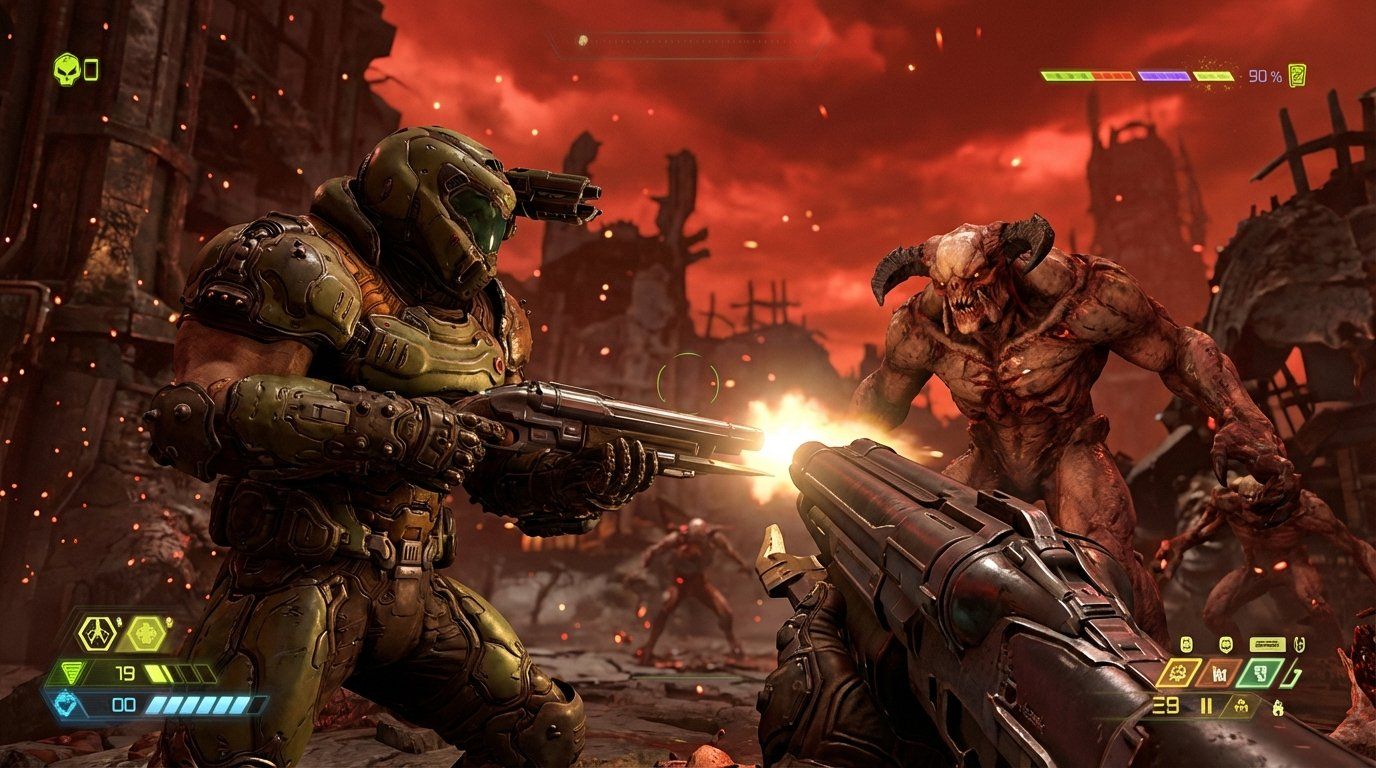The width and height of the screenshot is (1376, 768).
Task: Toggle the small C-shaped hook icon top-right of mods
Action: click(x=1299, y=643)
